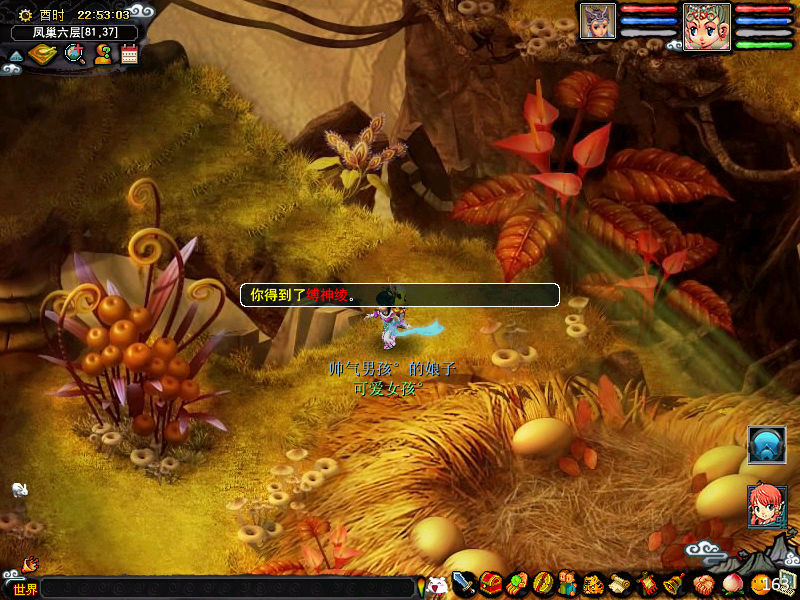Open the calendar icon
The height and width of the screenshot is (600, 800).
[x=129, y=54]
